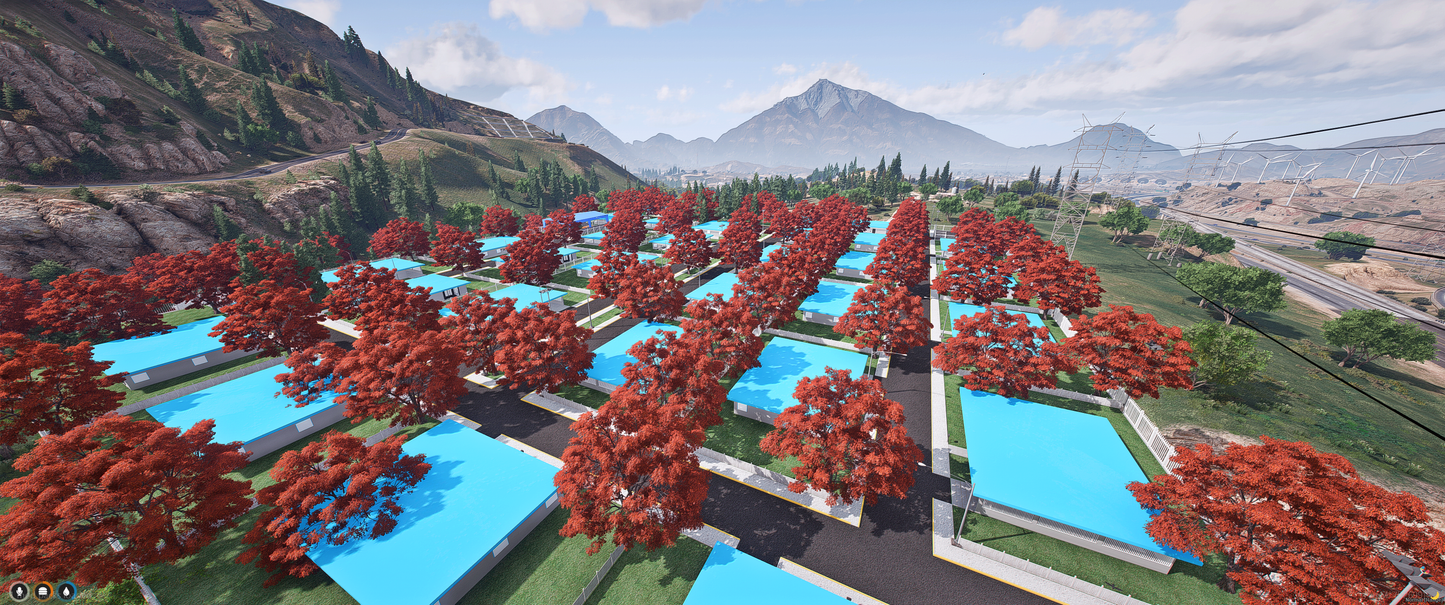Screen dimensions: 1445x605
Task: Select the burger hunger status icon
Action: 43,591
